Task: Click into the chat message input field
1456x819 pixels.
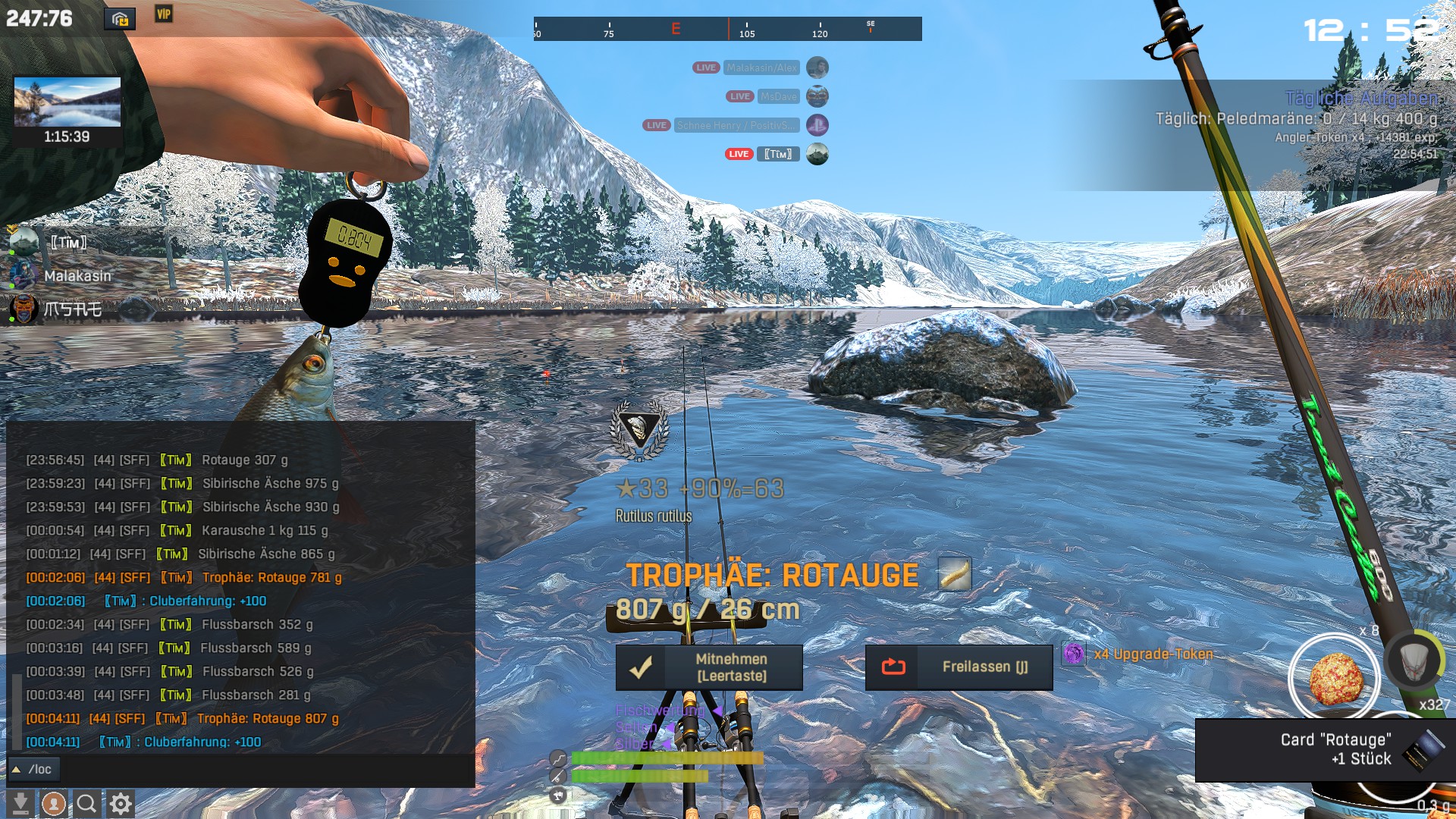Action: [x=265, y=769]
